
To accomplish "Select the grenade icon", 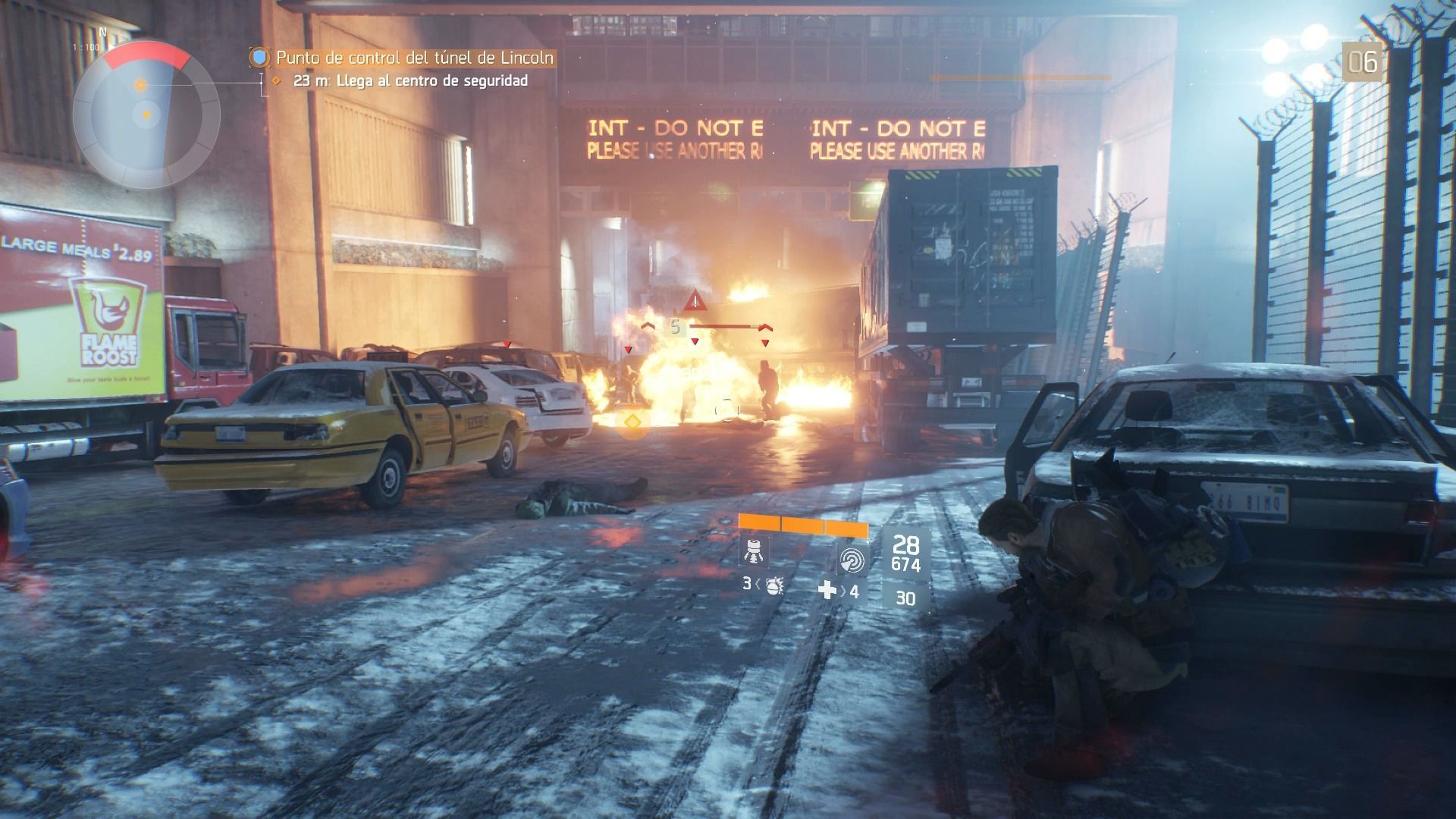I will (x=773, y=585).
